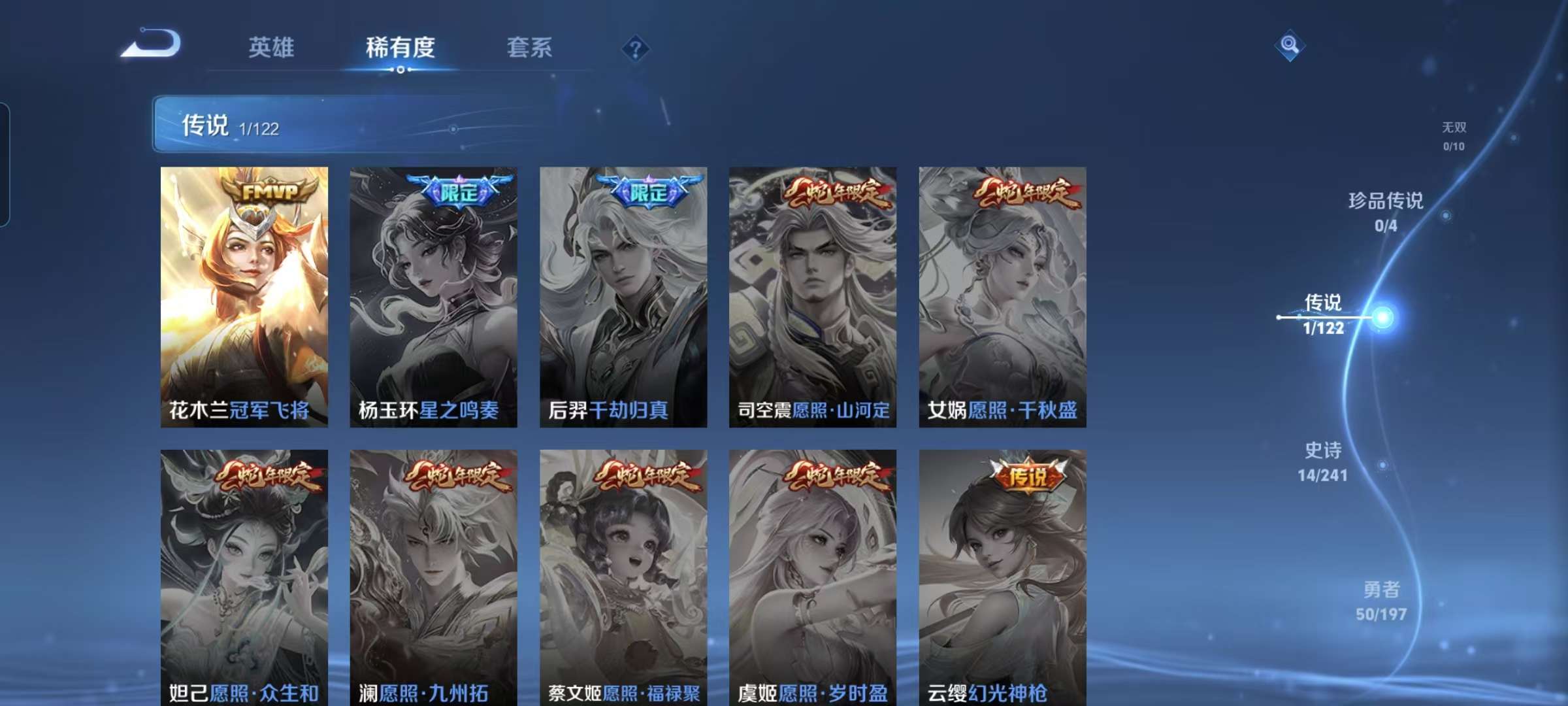The width and height of the screenshot is (1568, 706).
Task: Switch to the 英雄 tab
Action: pyautogui.click(x=272, y=47)
